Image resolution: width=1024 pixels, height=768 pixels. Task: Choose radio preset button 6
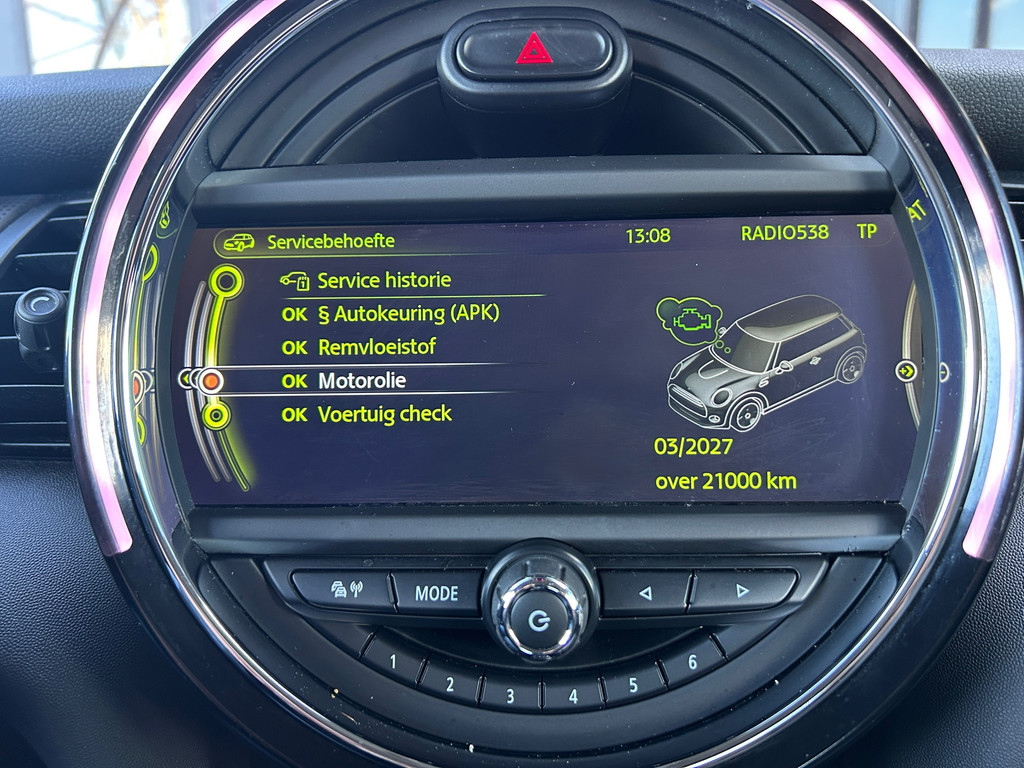pyautogui.click(x=692, y=662)
